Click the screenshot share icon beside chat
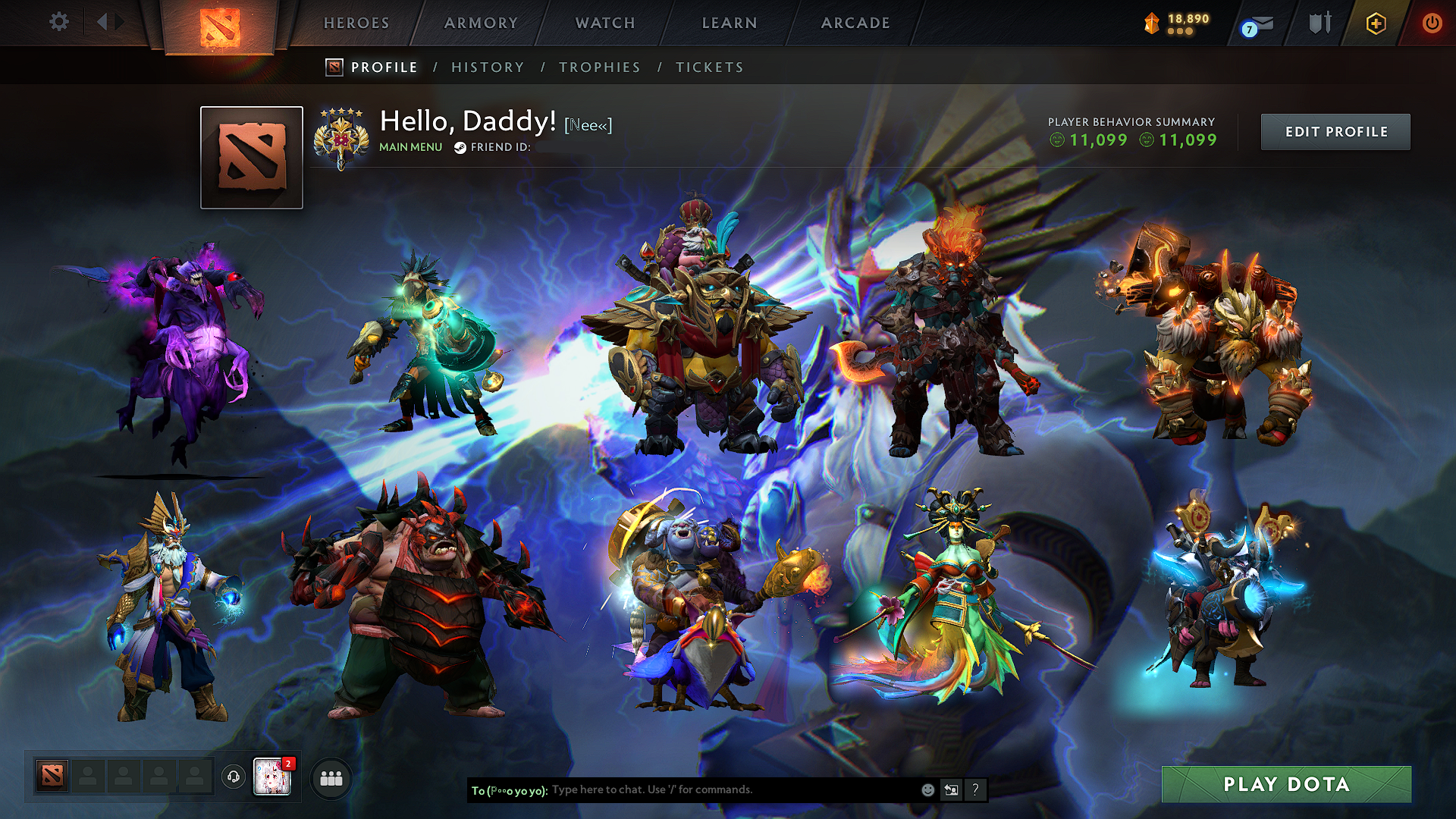The width and height of the screenshot is (1456, 819). coord(951,789)
